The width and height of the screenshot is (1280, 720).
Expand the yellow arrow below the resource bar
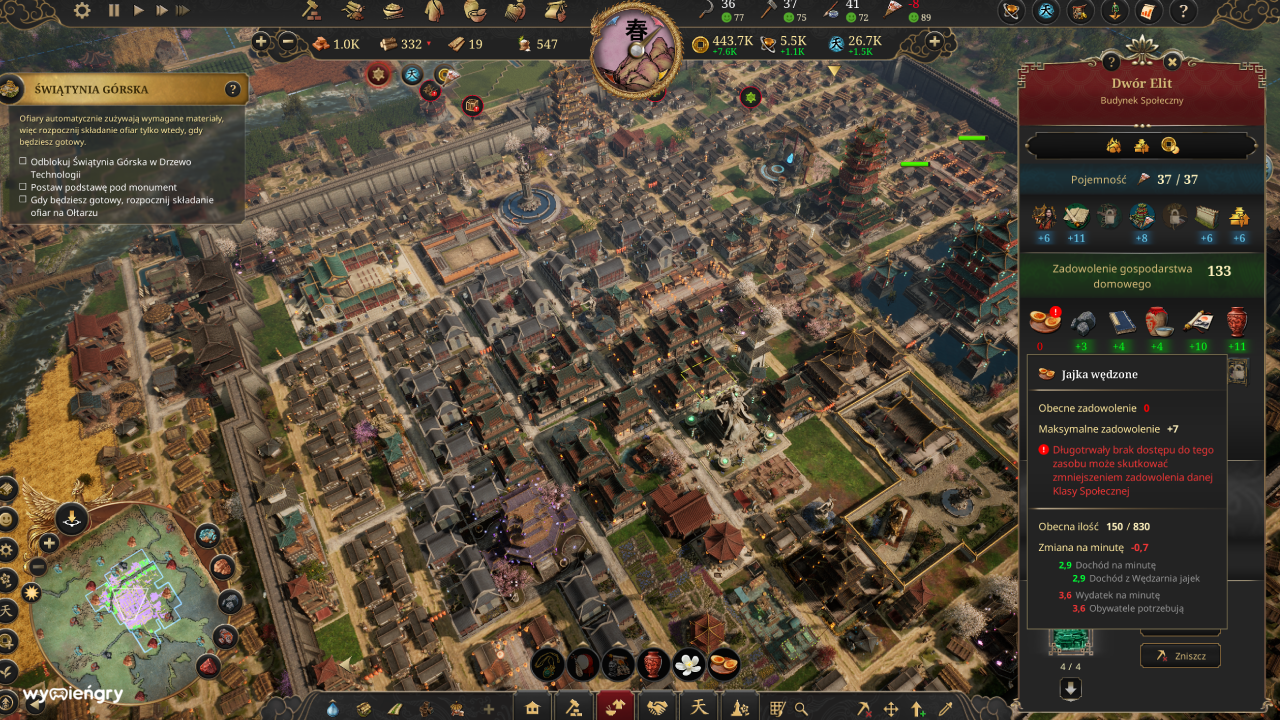click(832, 72)
